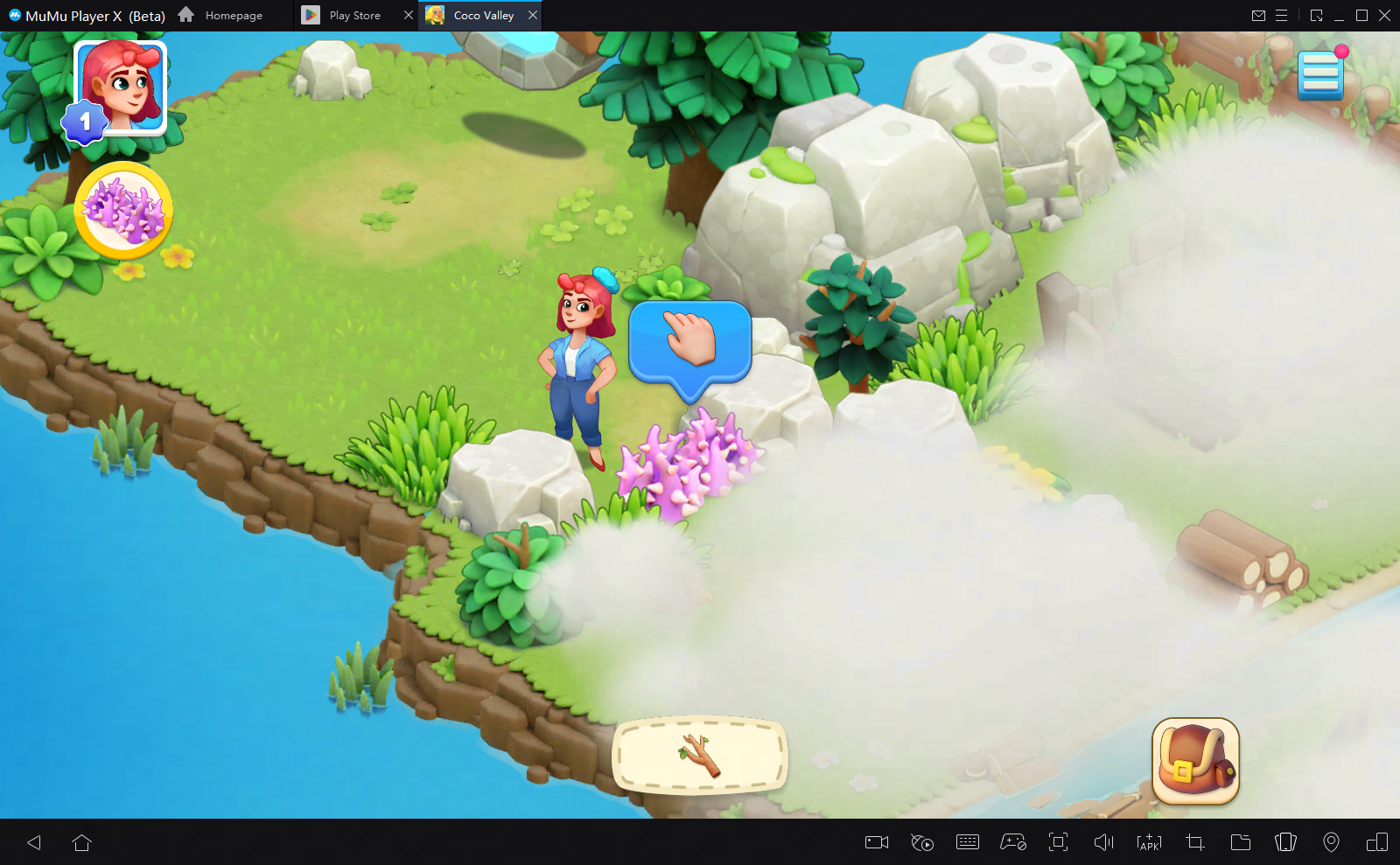The width and height of the screenshot is (1400, 865).
Task: Open the in-game menu list icon
Action: coord(1321,74)
